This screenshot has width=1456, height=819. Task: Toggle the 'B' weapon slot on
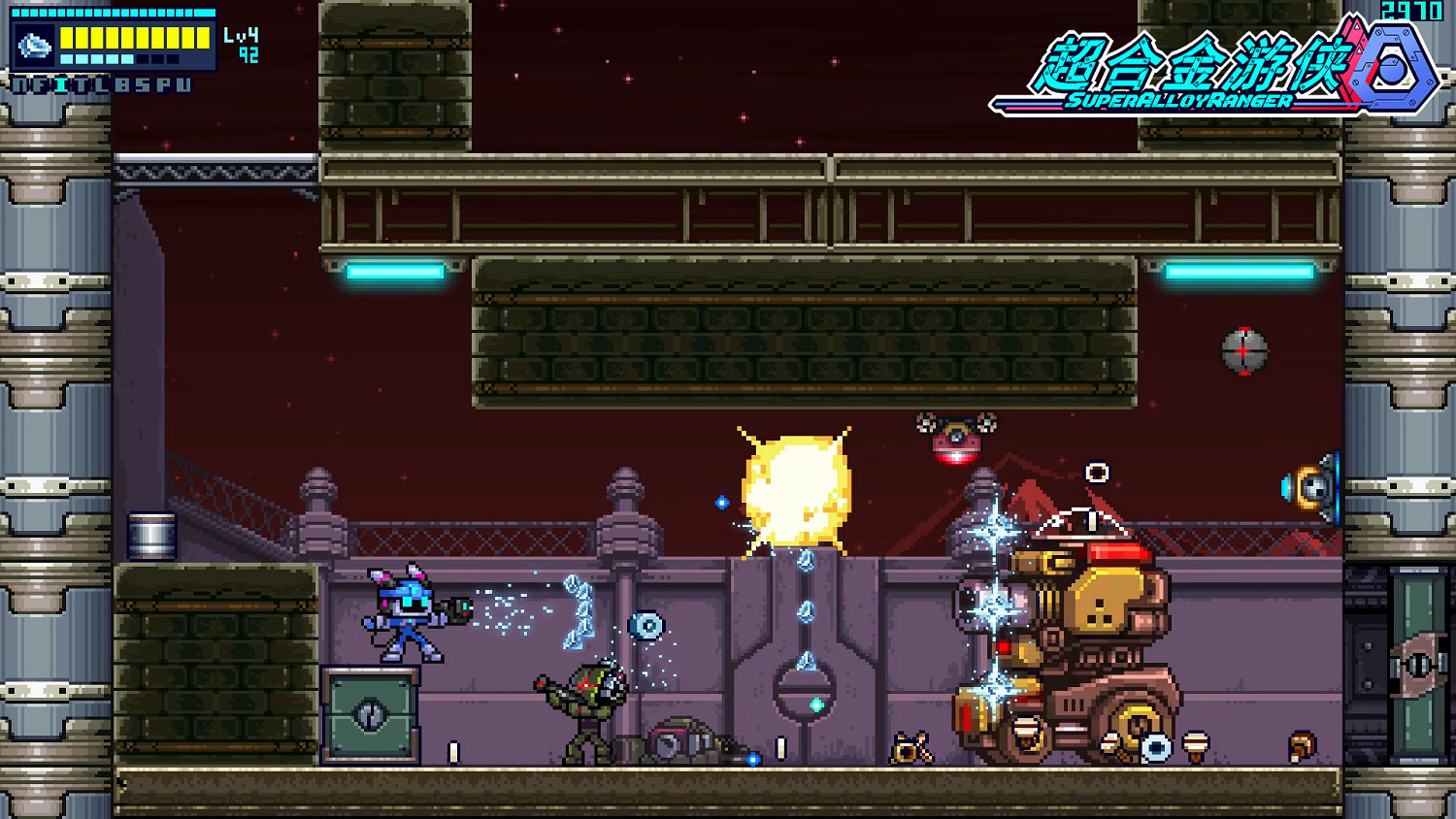123,84
